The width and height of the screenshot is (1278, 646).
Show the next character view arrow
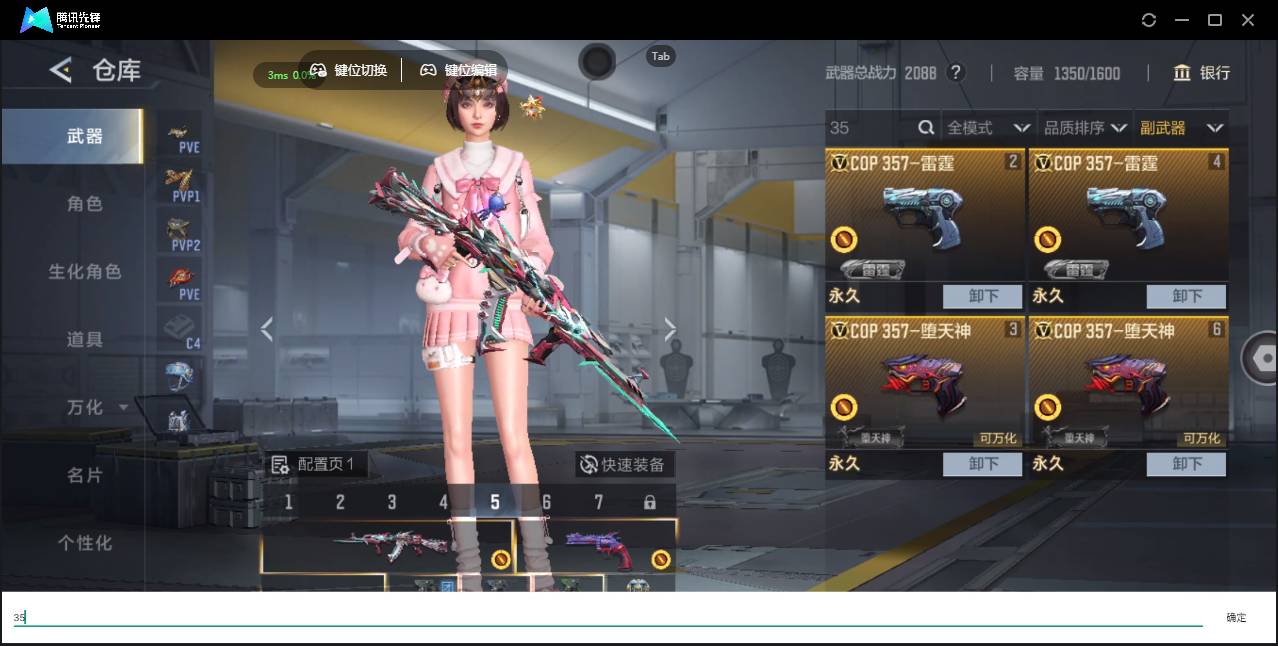tap(670, 329)
